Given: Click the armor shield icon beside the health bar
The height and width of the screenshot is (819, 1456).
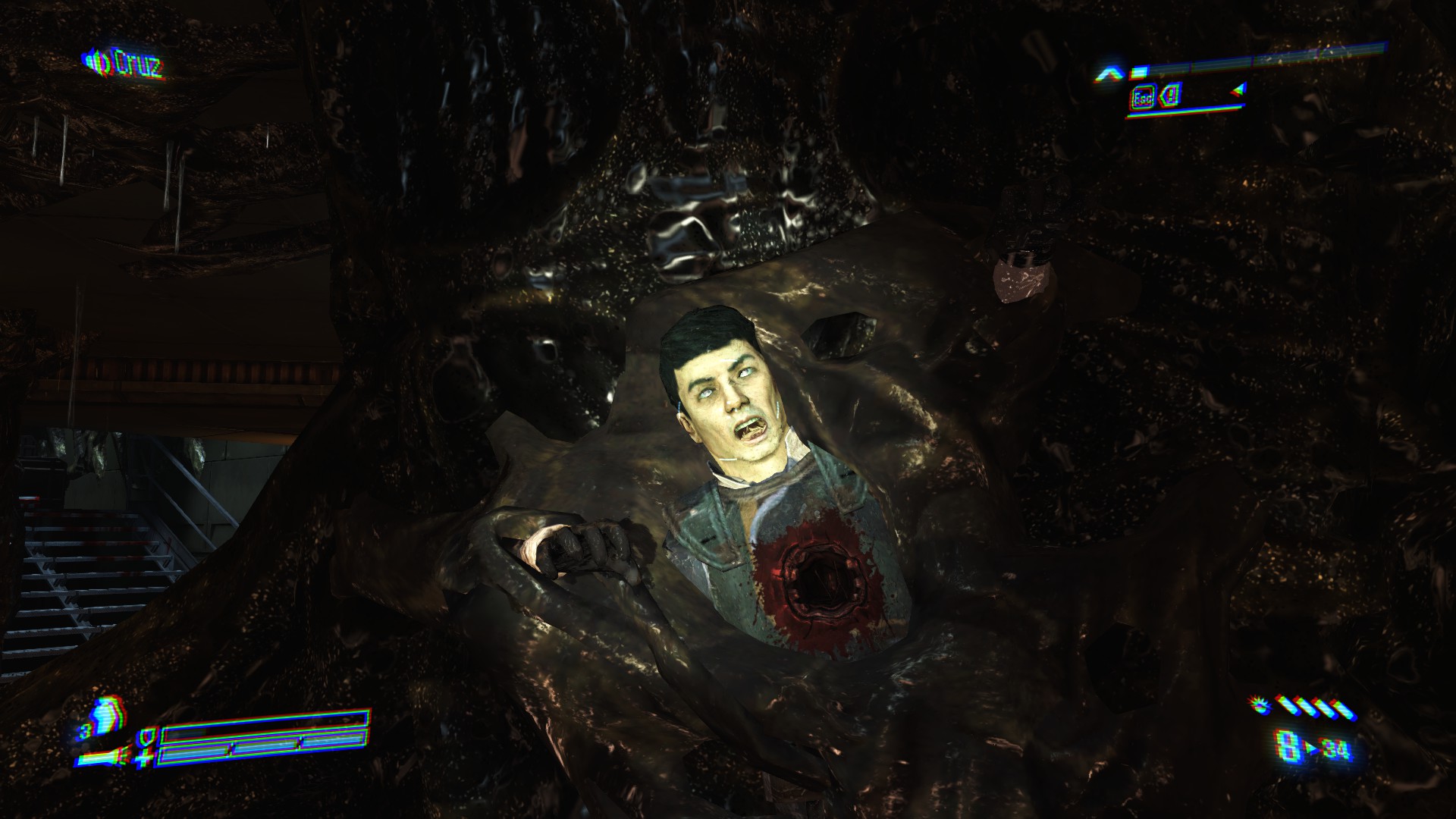Looking at the screenshot, I should pyautogui.click(x=148, y=738).
